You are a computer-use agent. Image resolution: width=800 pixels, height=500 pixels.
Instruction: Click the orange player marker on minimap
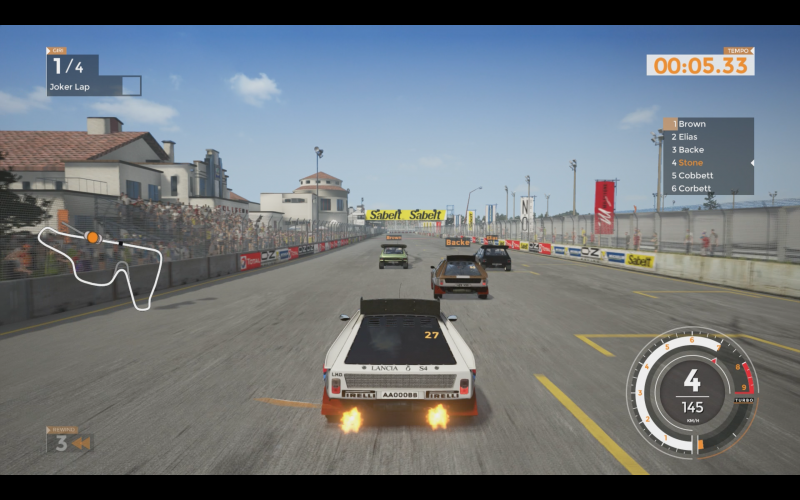92,237
